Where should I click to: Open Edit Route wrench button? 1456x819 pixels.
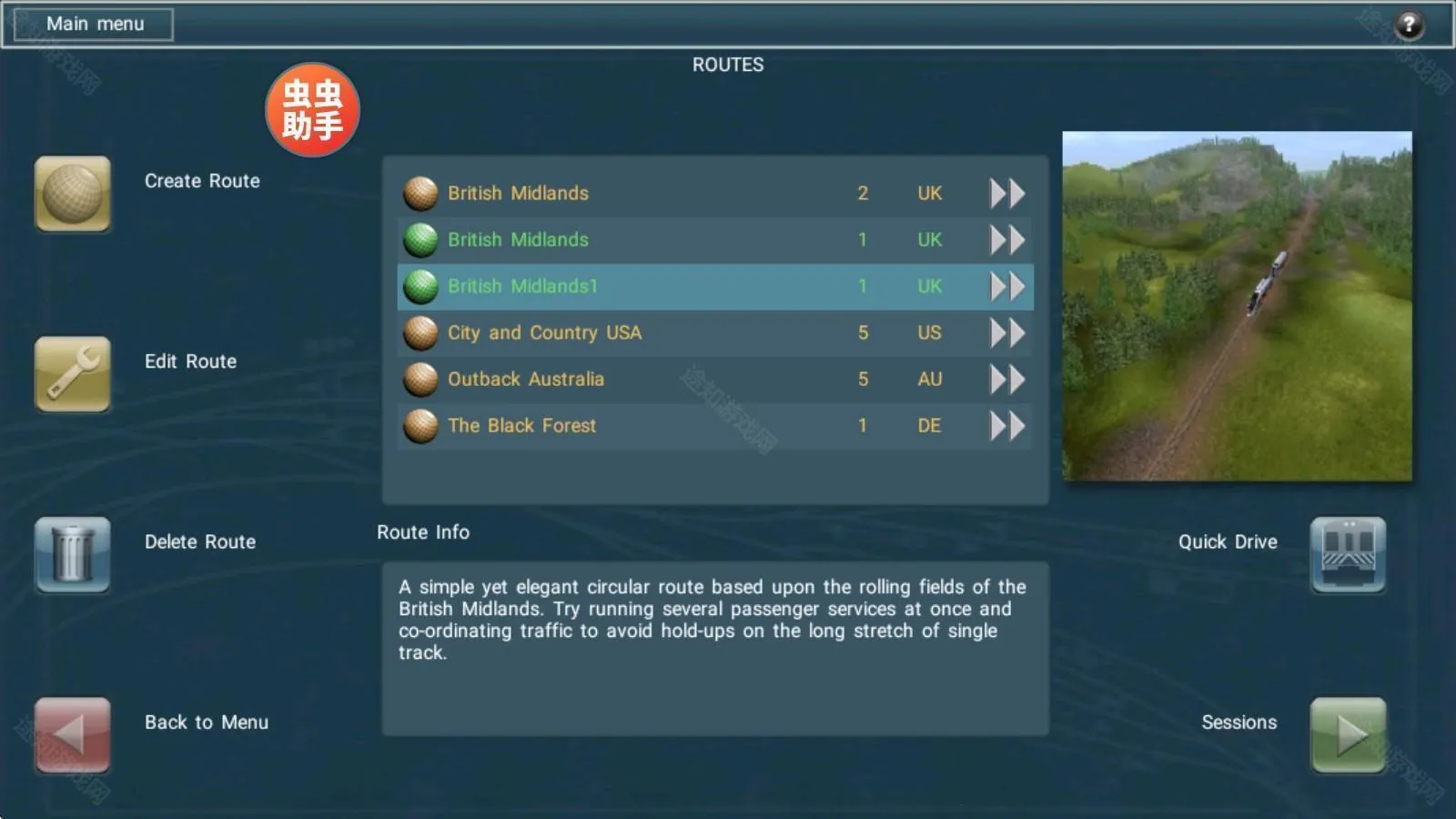pyautogui.click(x=73, y=373)
